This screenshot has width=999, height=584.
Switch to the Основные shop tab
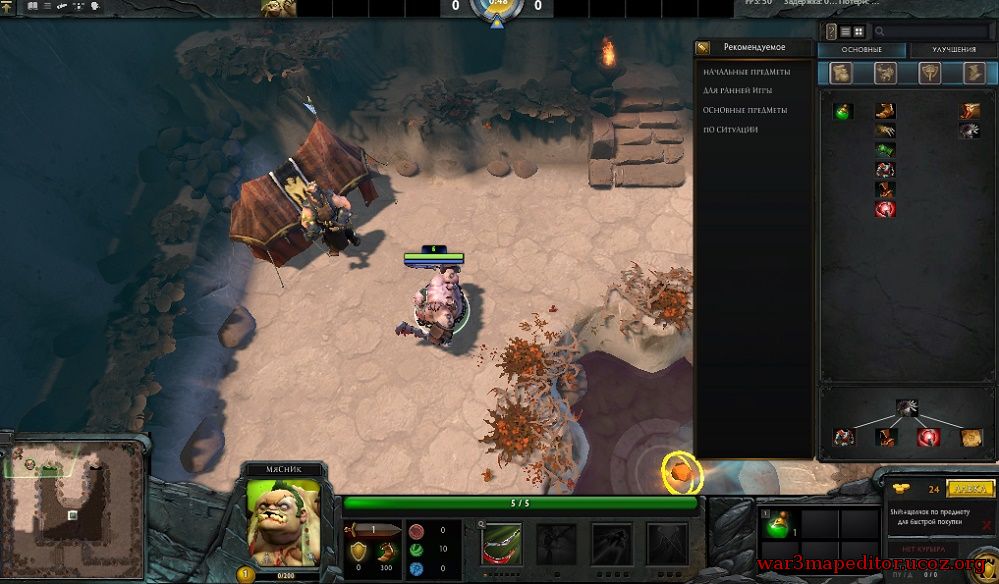(x=862, y=50)
